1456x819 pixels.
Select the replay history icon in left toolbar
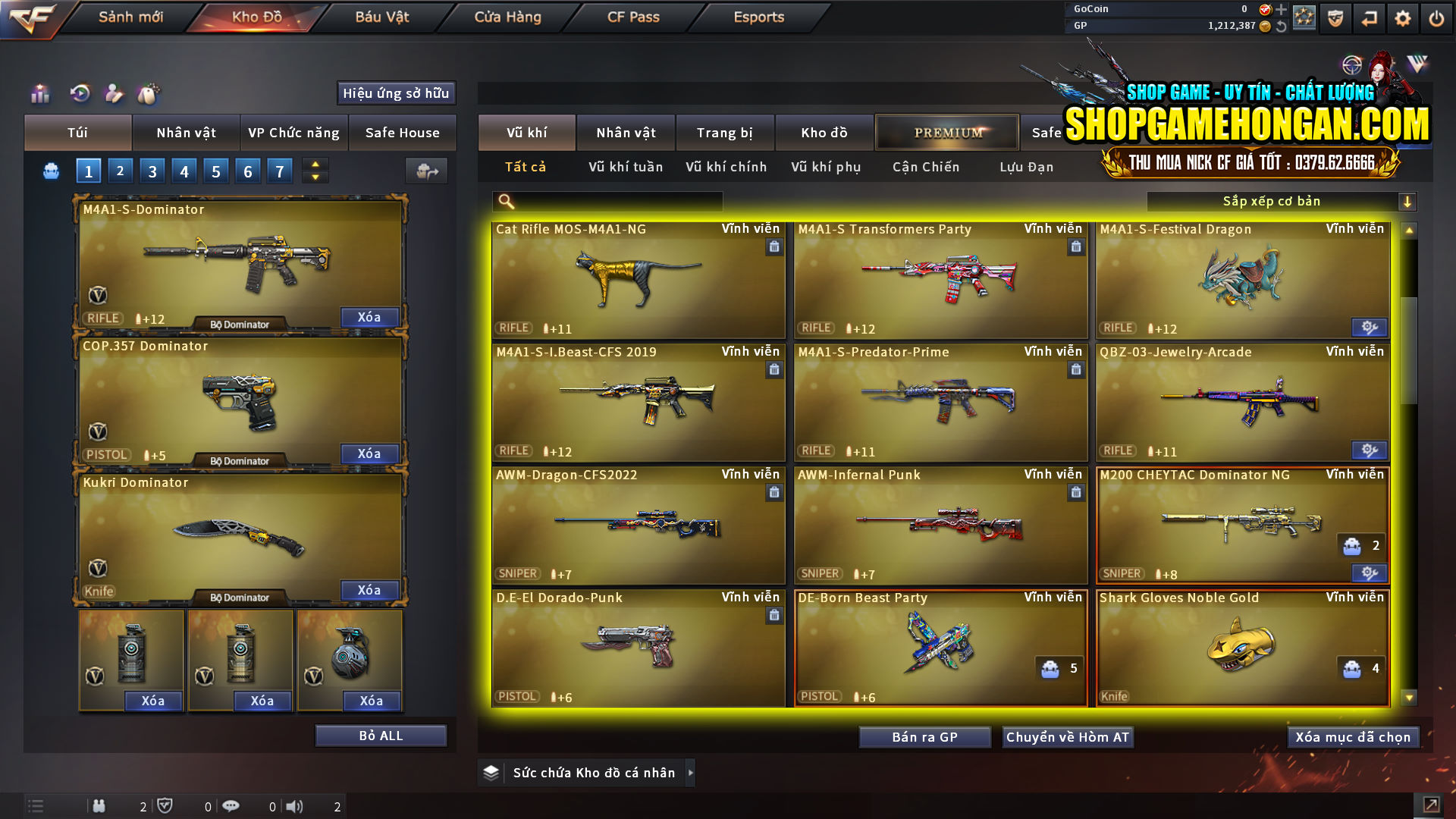tap(80, 94)
